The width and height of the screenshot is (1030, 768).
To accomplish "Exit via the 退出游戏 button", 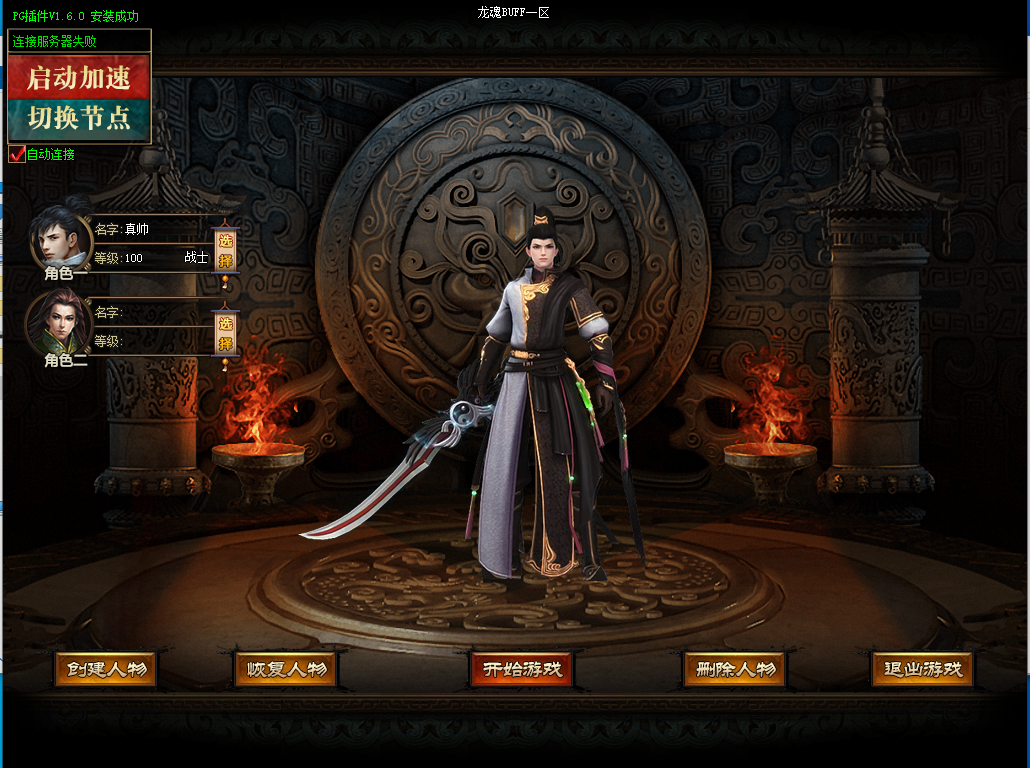I will [922, 670].
